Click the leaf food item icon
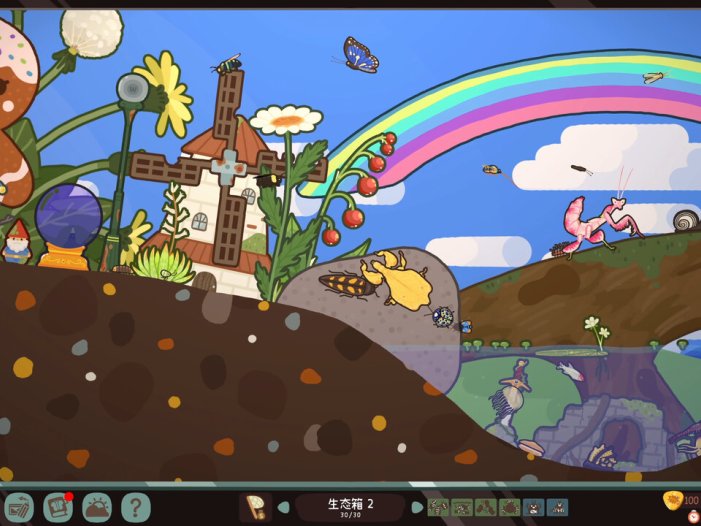The image size is (701, 526). 255,507
